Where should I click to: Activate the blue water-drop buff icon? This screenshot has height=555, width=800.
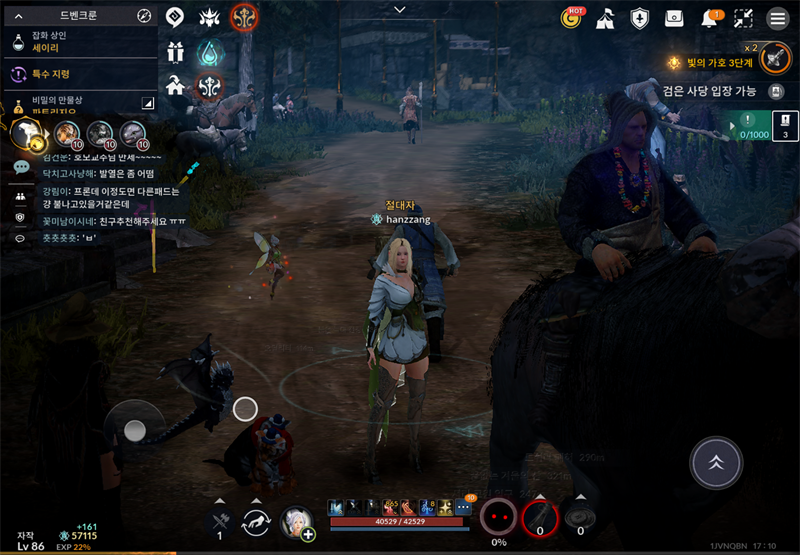point(210,52)
